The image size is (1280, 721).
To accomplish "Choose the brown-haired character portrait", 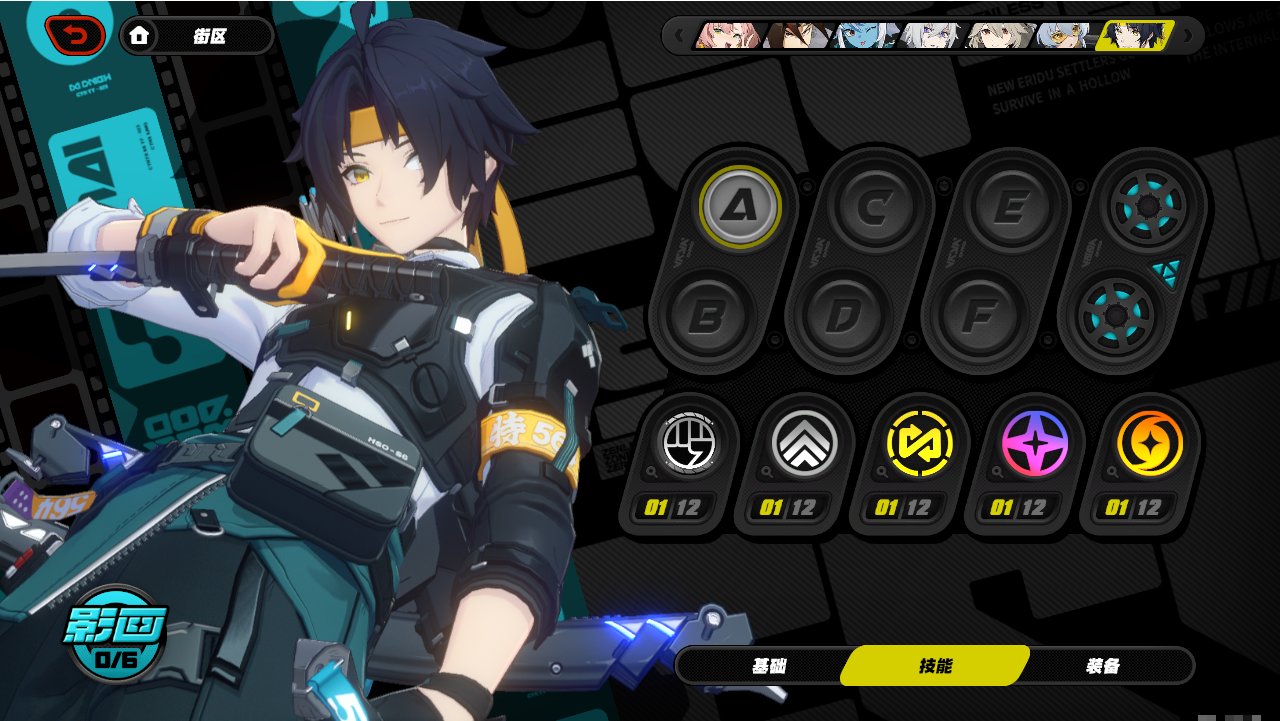I will point(796,36).
